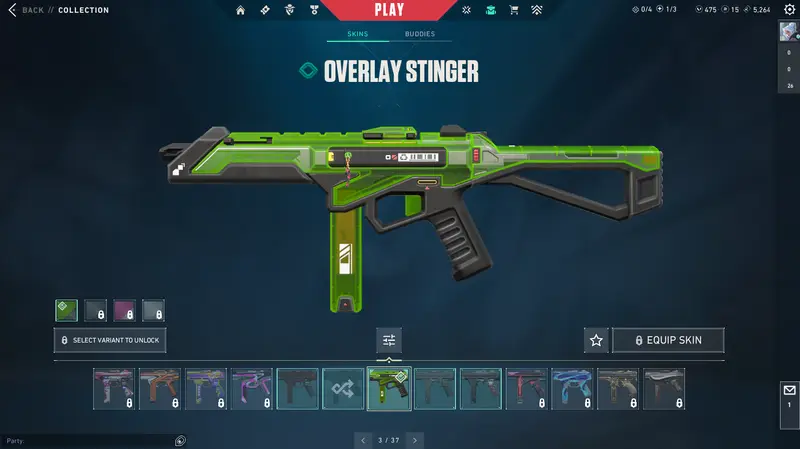This screenshot has width=800, height=449.
Task: Click the red PLAY button
Action: (389, 10)
